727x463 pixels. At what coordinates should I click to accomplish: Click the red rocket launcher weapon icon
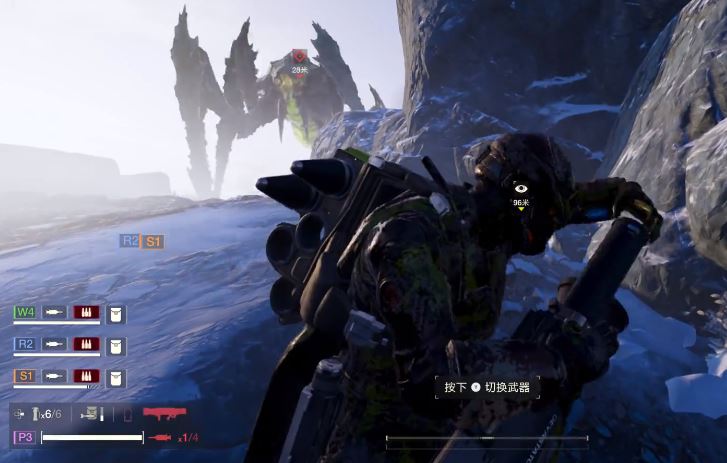(x=165, y=412)
